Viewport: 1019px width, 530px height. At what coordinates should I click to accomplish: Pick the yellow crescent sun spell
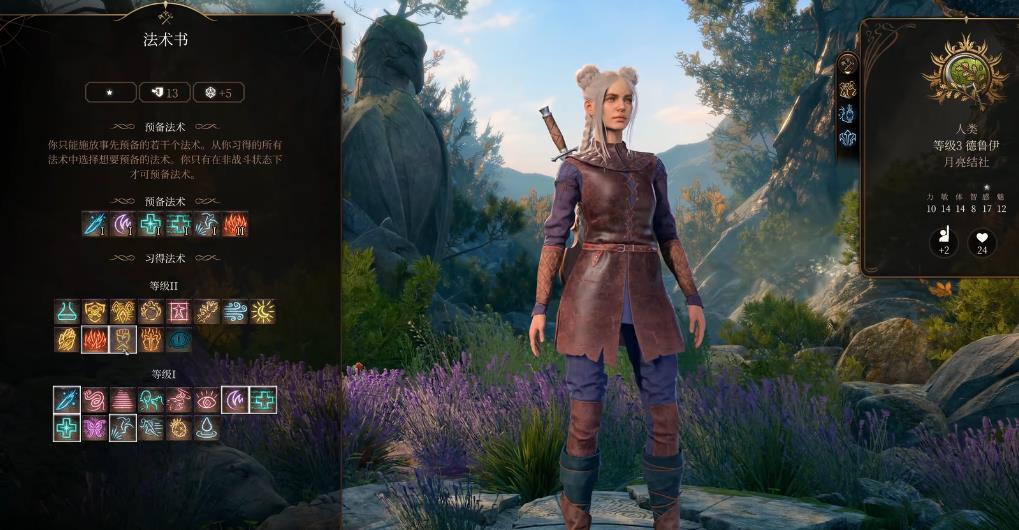point(263,312)
